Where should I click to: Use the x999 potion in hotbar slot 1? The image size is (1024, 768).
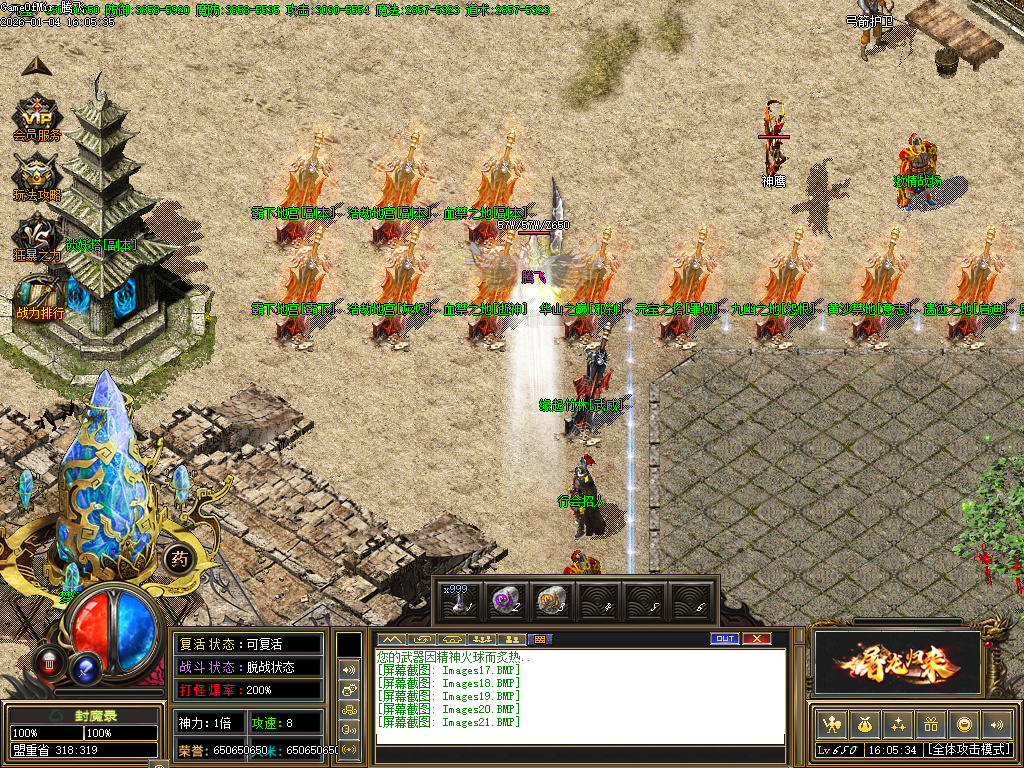pos(460,599)
